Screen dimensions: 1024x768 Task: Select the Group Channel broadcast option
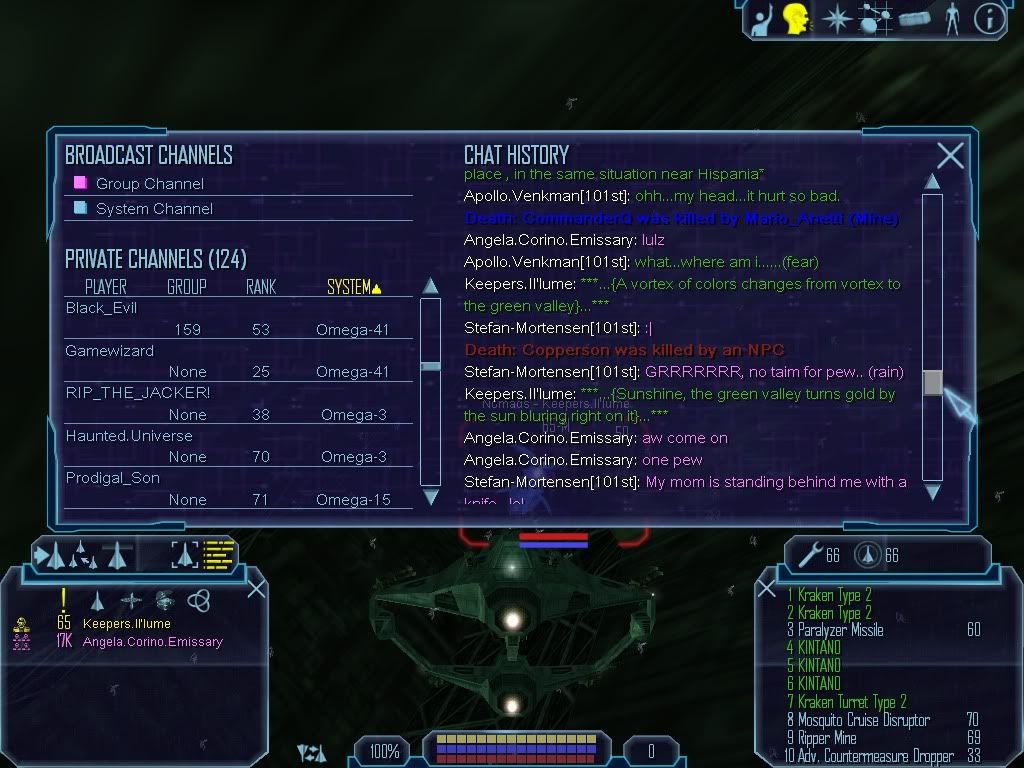[149, 184]
